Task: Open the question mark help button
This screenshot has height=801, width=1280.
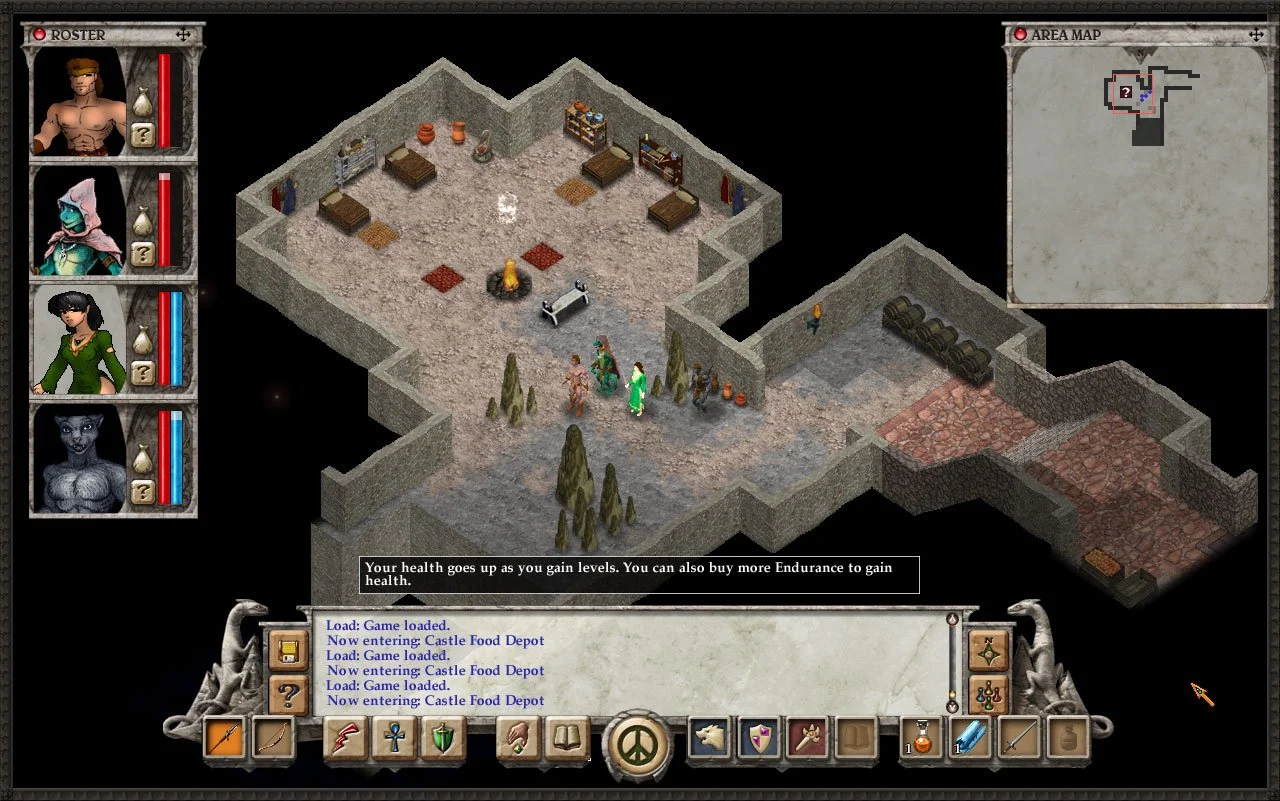Action: pyautogui.click(x=288, y=693)
